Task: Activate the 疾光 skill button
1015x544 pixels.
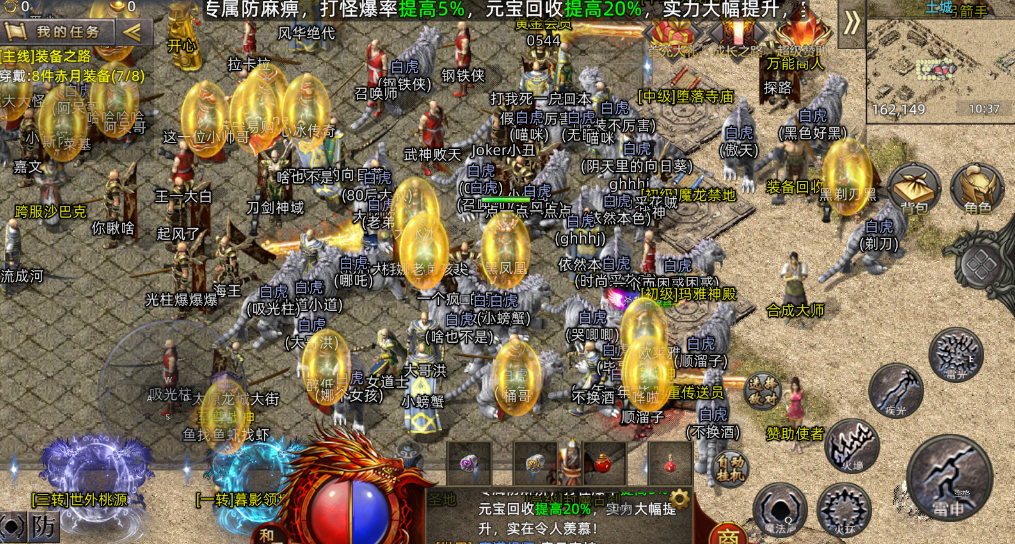Action: [x=895, y=391]
